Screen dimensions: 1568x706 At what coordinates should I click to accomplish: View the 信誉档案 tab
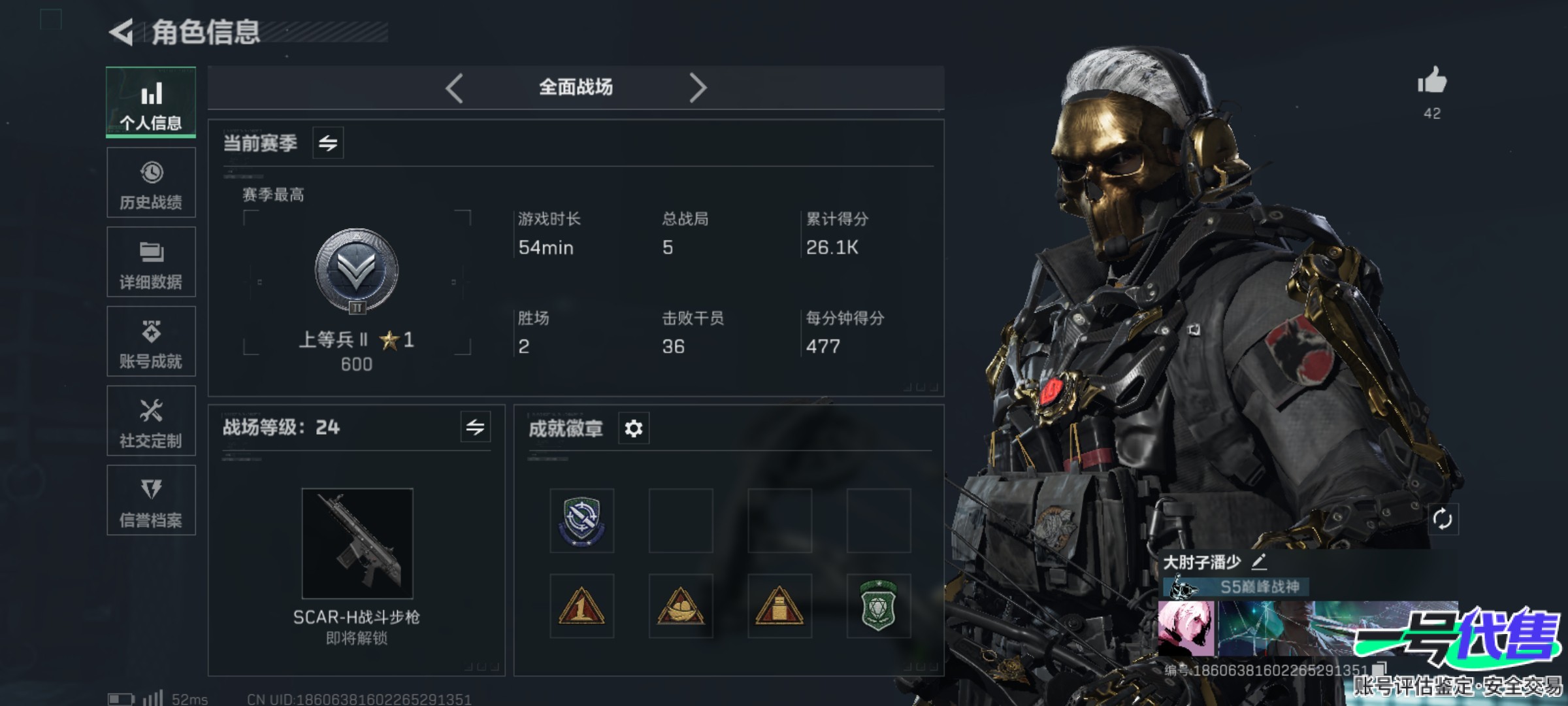pyautogui.click(x=151, y=501)
